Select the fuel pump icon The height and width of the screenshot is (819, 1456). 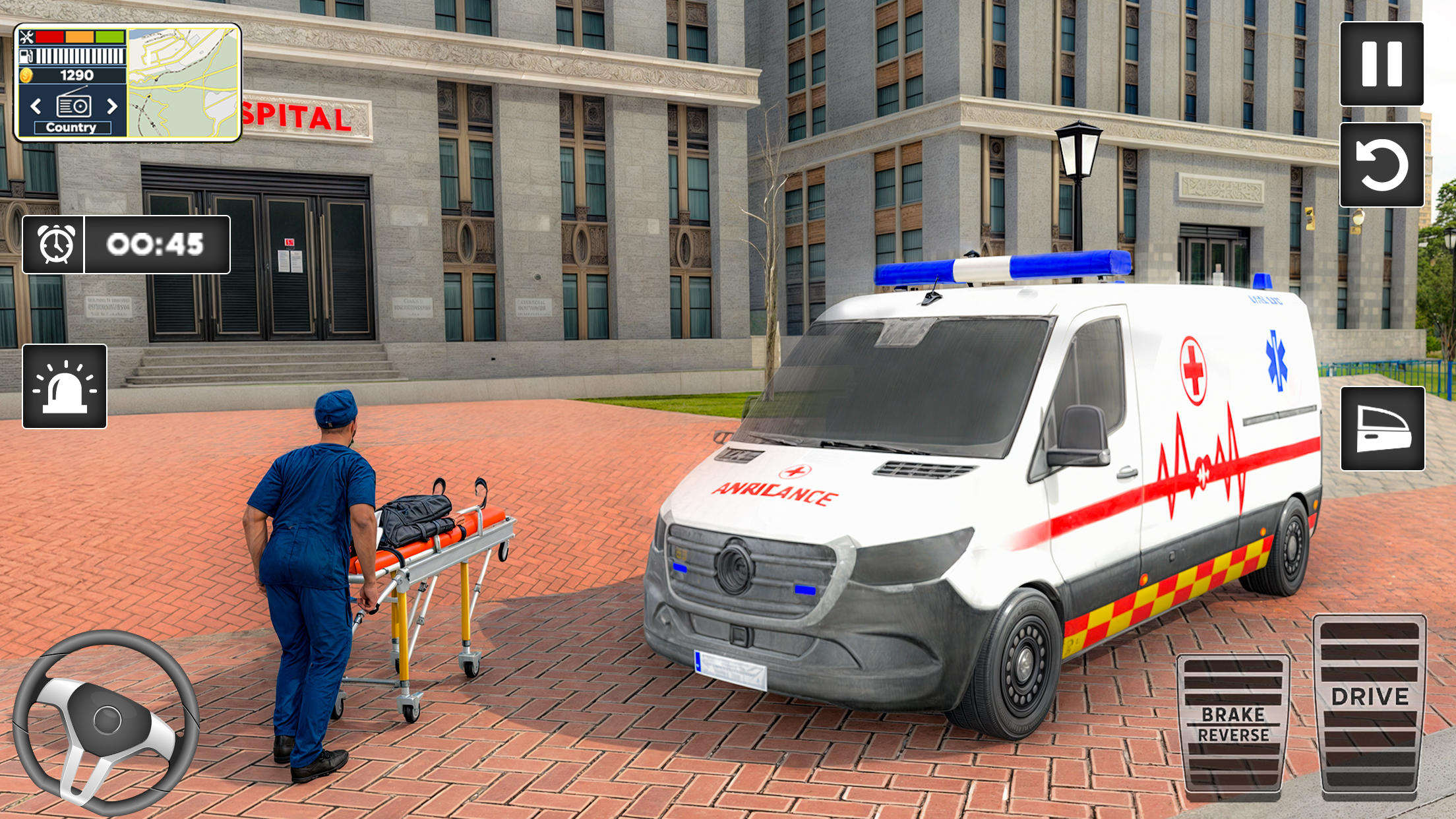[x=27, y=57]
